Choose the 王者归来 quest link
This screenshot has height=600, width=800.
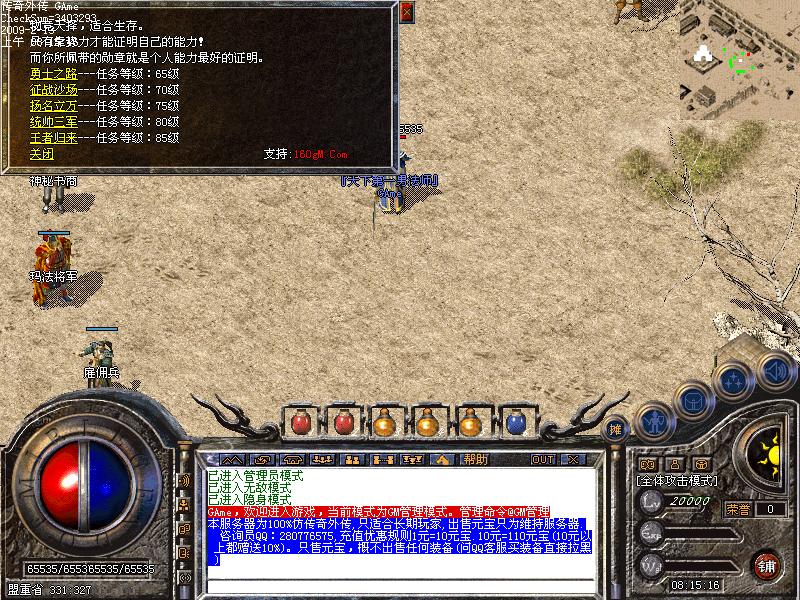(x=54, y=137)
